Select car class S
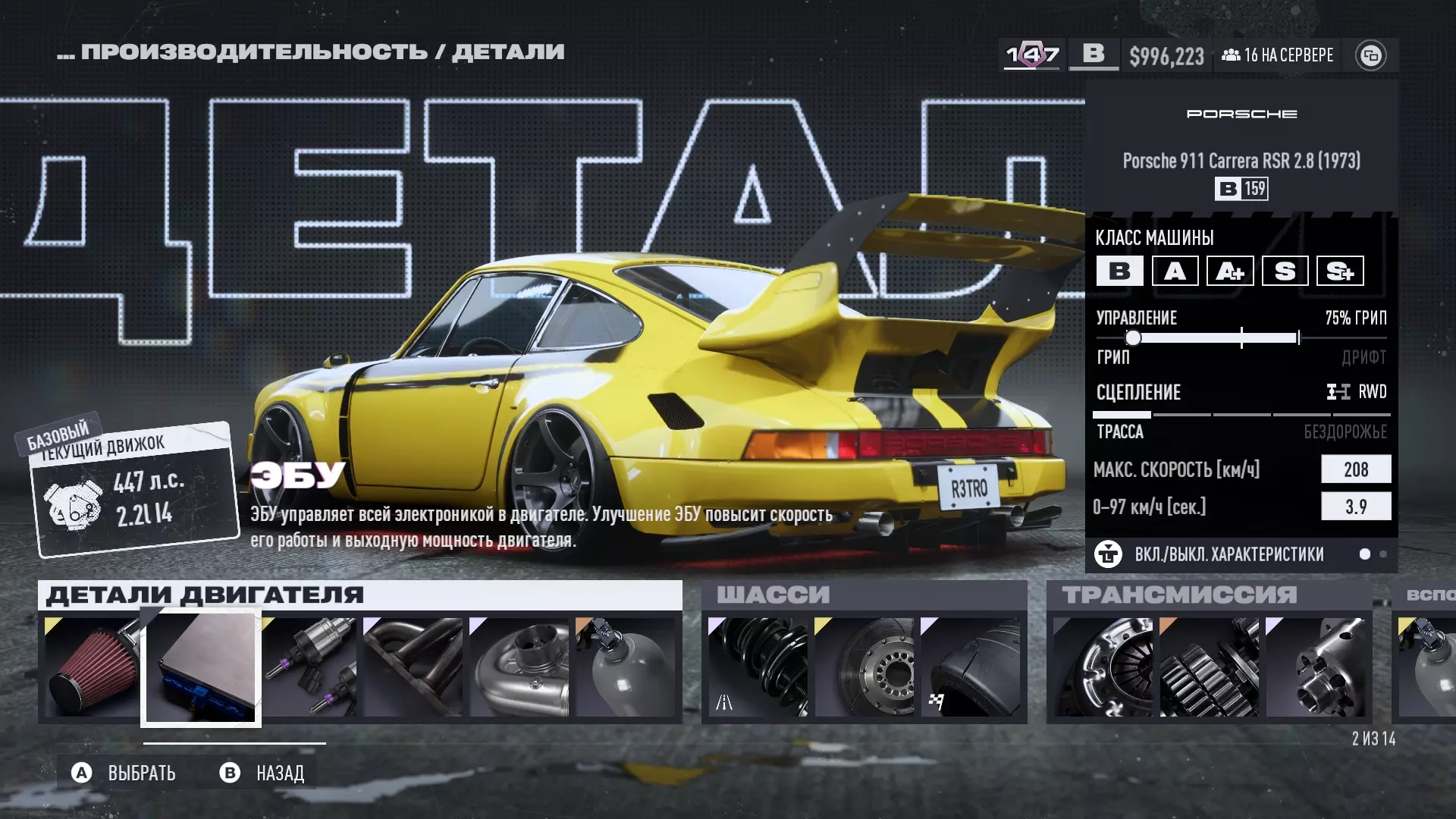The width and height of the screenshot is (1456, 819). 1285,271
